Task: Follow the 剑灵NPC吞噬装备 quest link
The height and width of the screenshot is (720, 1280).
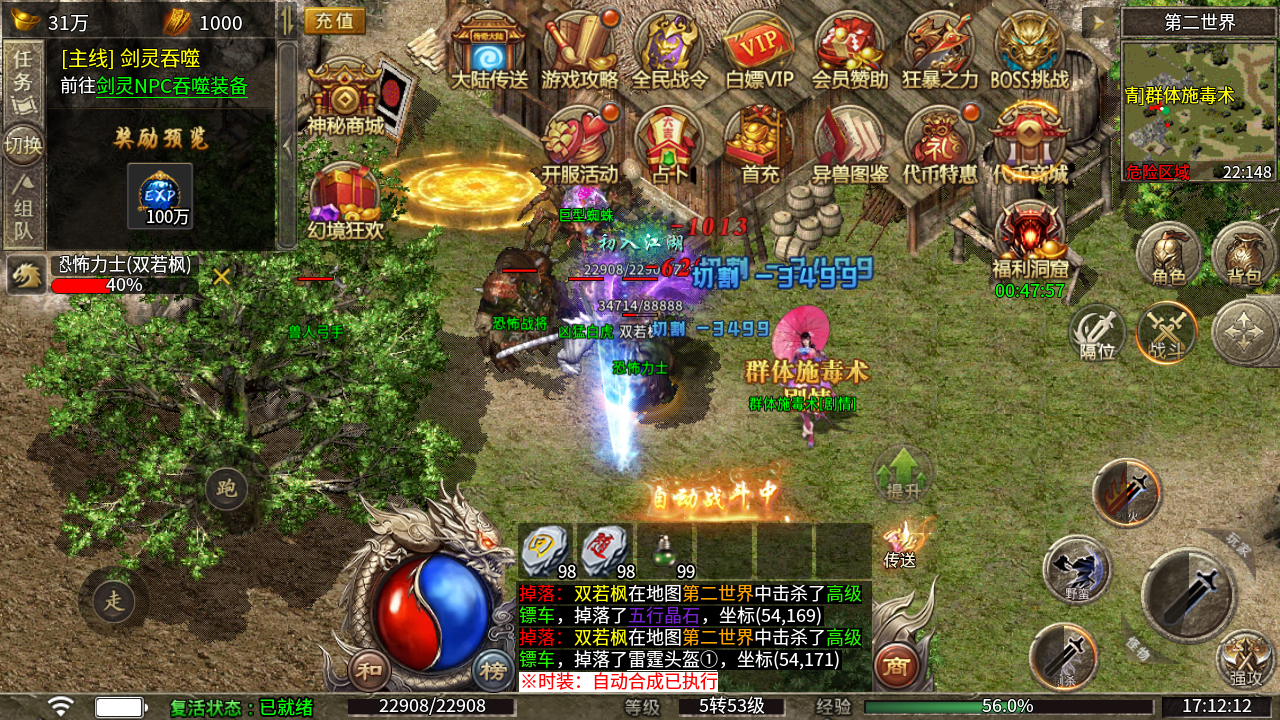Action: (x=171, y=86)
